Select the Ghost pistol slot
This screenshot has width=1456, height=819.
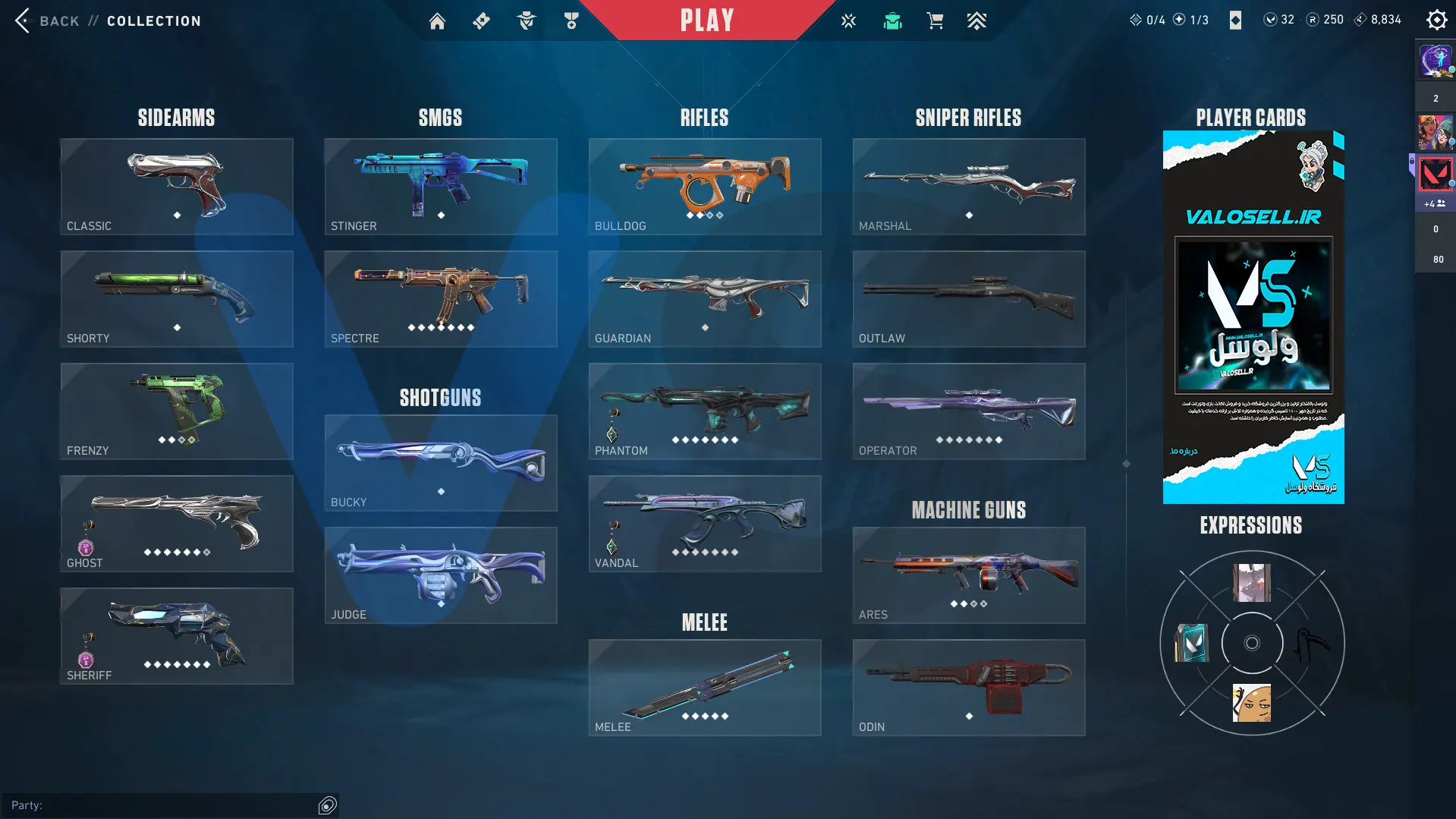(x=177, y=524)
